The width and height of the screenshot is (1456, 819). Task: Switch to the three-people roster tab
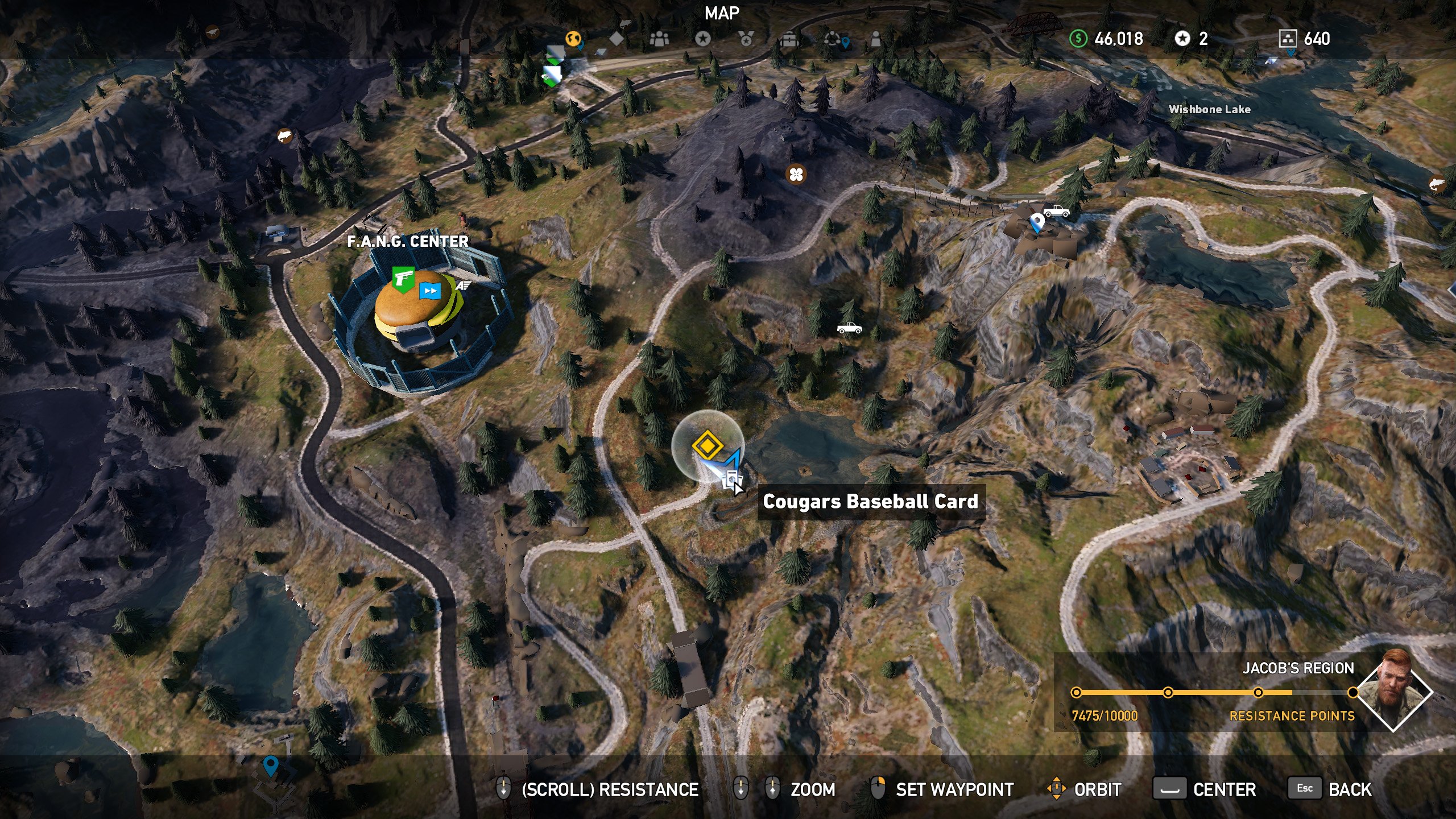coord(659,39)
